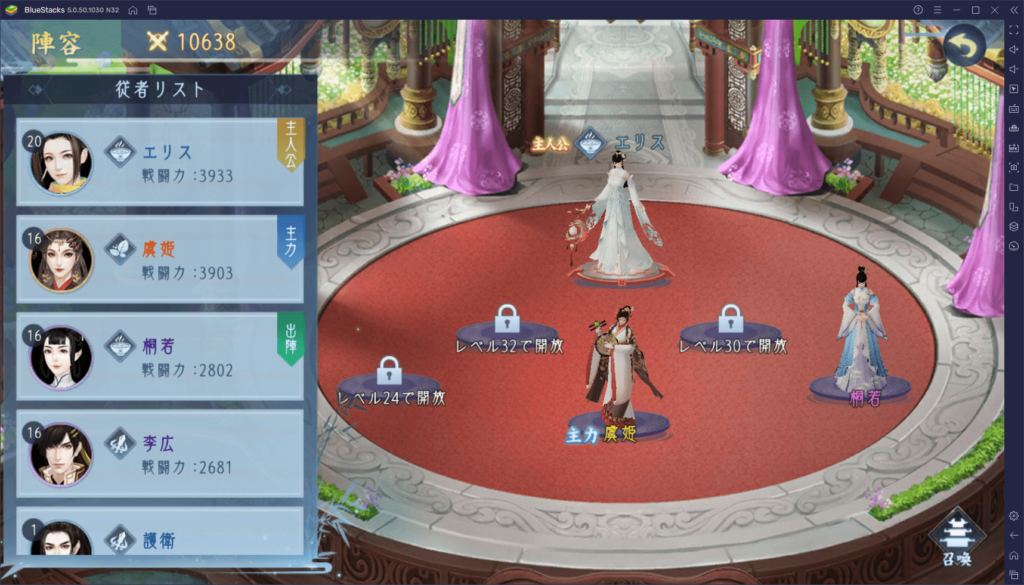
Task: Go back with the return arrow button
Action: [x=964, y=46]
